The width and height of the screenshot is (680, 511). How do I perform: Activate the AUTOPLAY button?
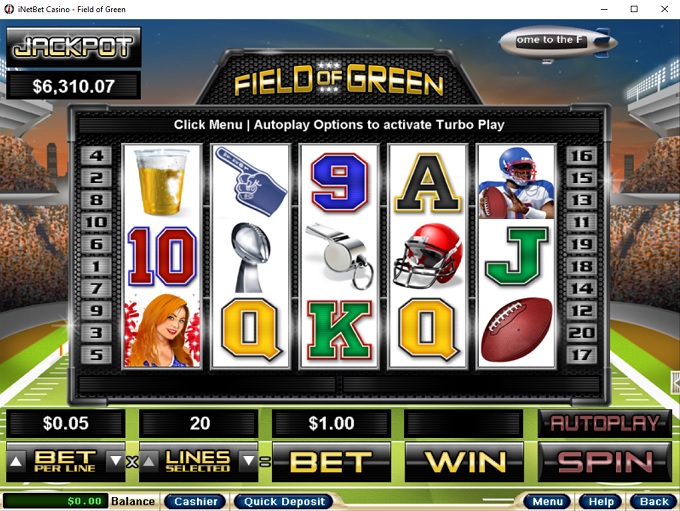604,423
